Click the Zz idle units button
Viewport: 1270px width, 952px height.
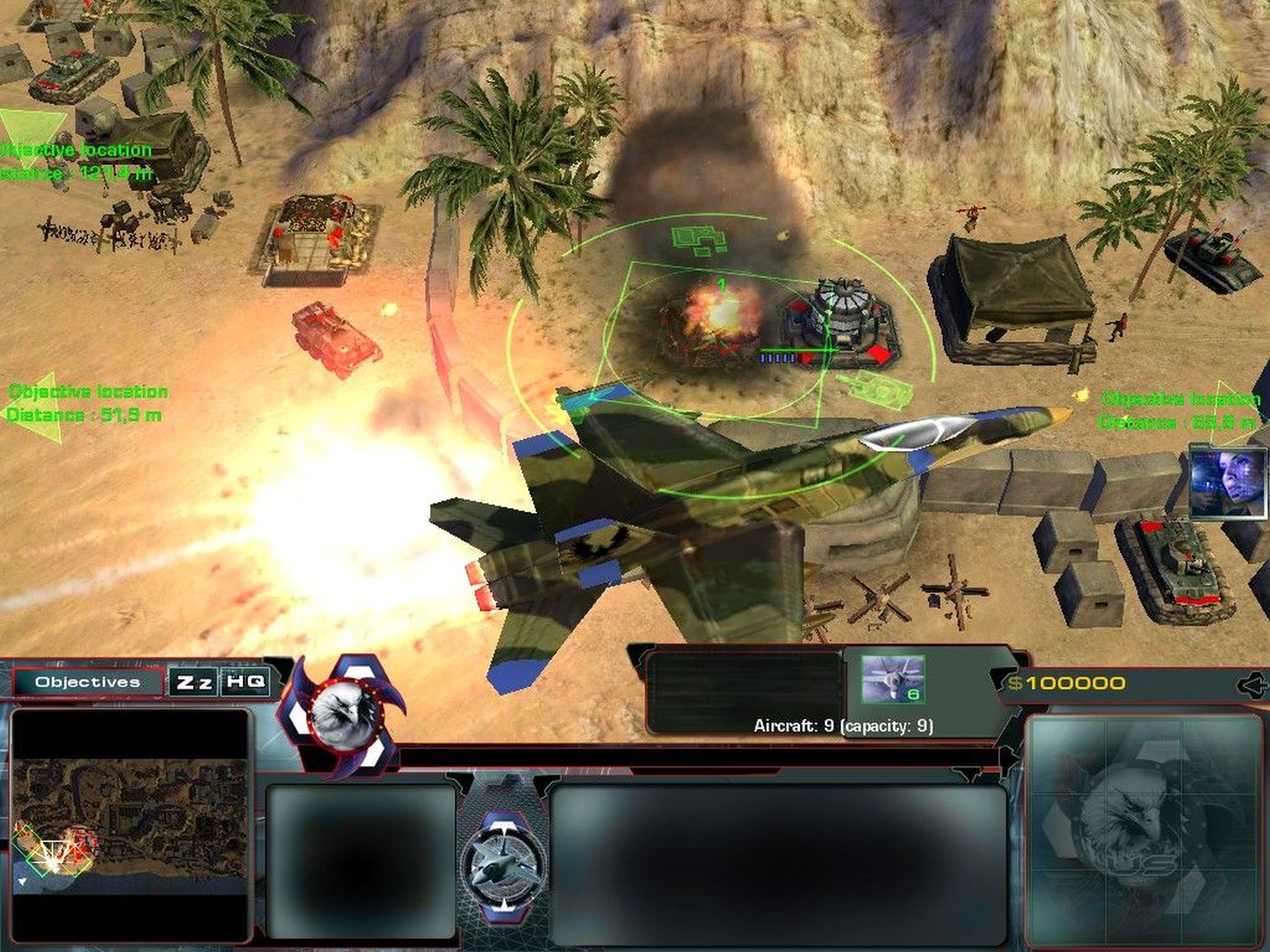click(193, 682)
